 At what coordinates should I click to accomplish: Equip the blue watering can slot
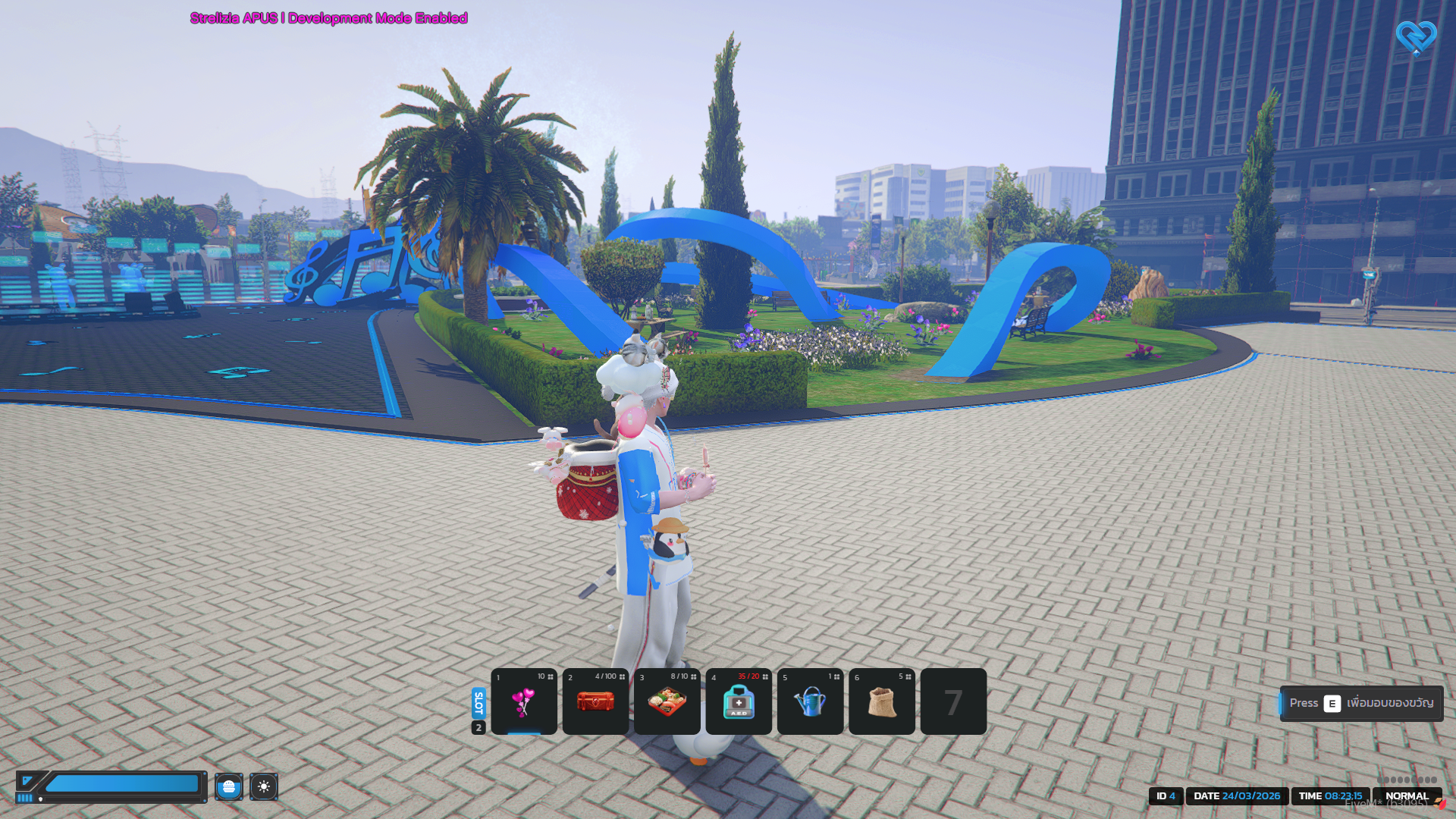click(810, 701)
